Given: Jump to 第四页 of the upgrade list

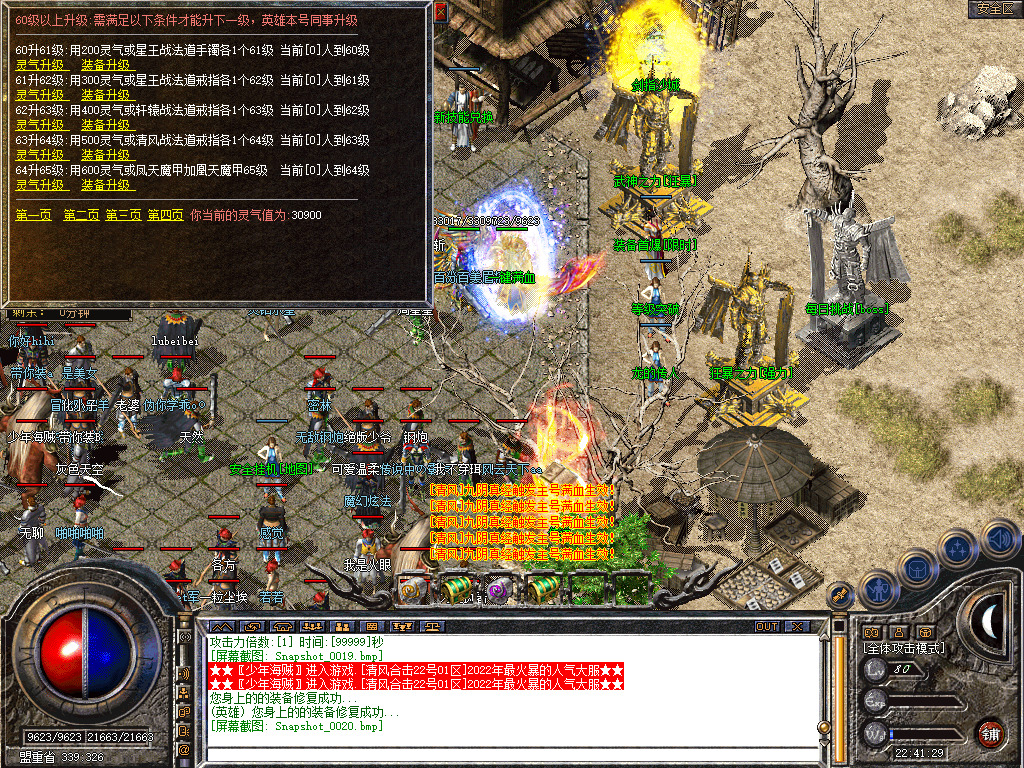Looking at the screenshot, I should click(x=165, y=215).
